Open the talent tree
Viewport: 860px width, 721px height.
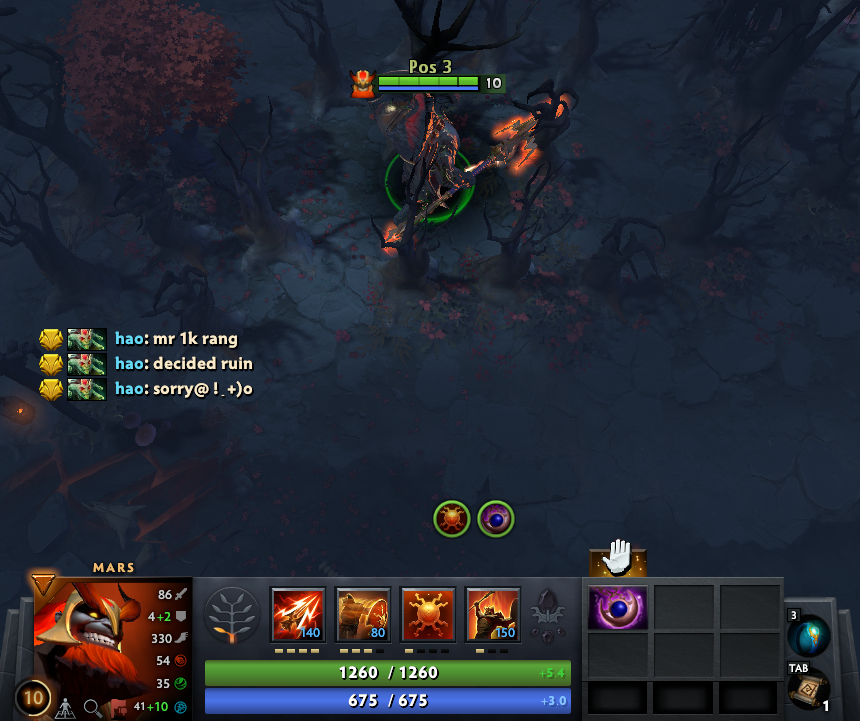tap(232, 614)
